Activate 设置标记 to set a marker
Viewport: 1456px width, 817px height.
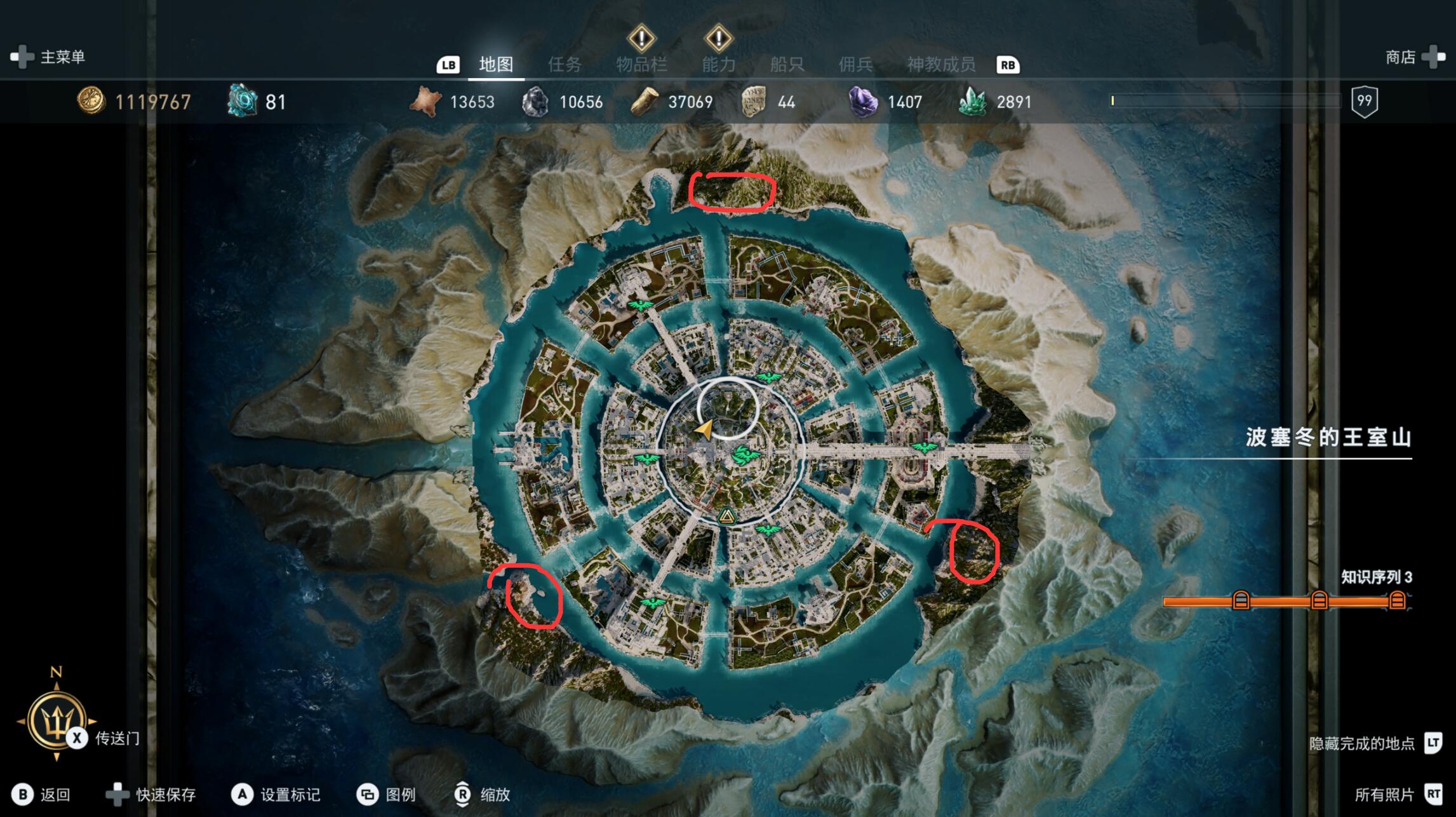[276, 794]
